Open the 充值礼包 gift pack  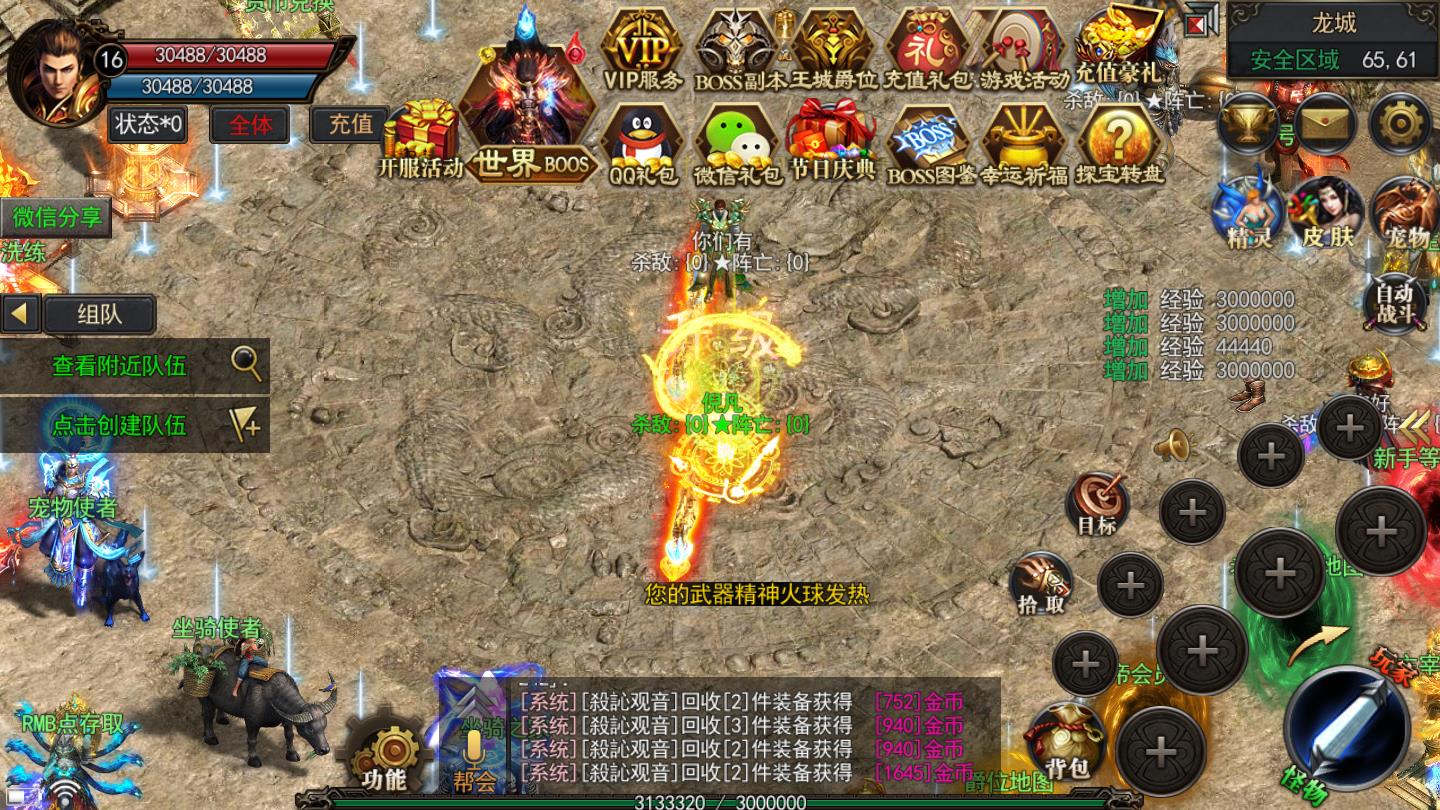coord(928,48)
